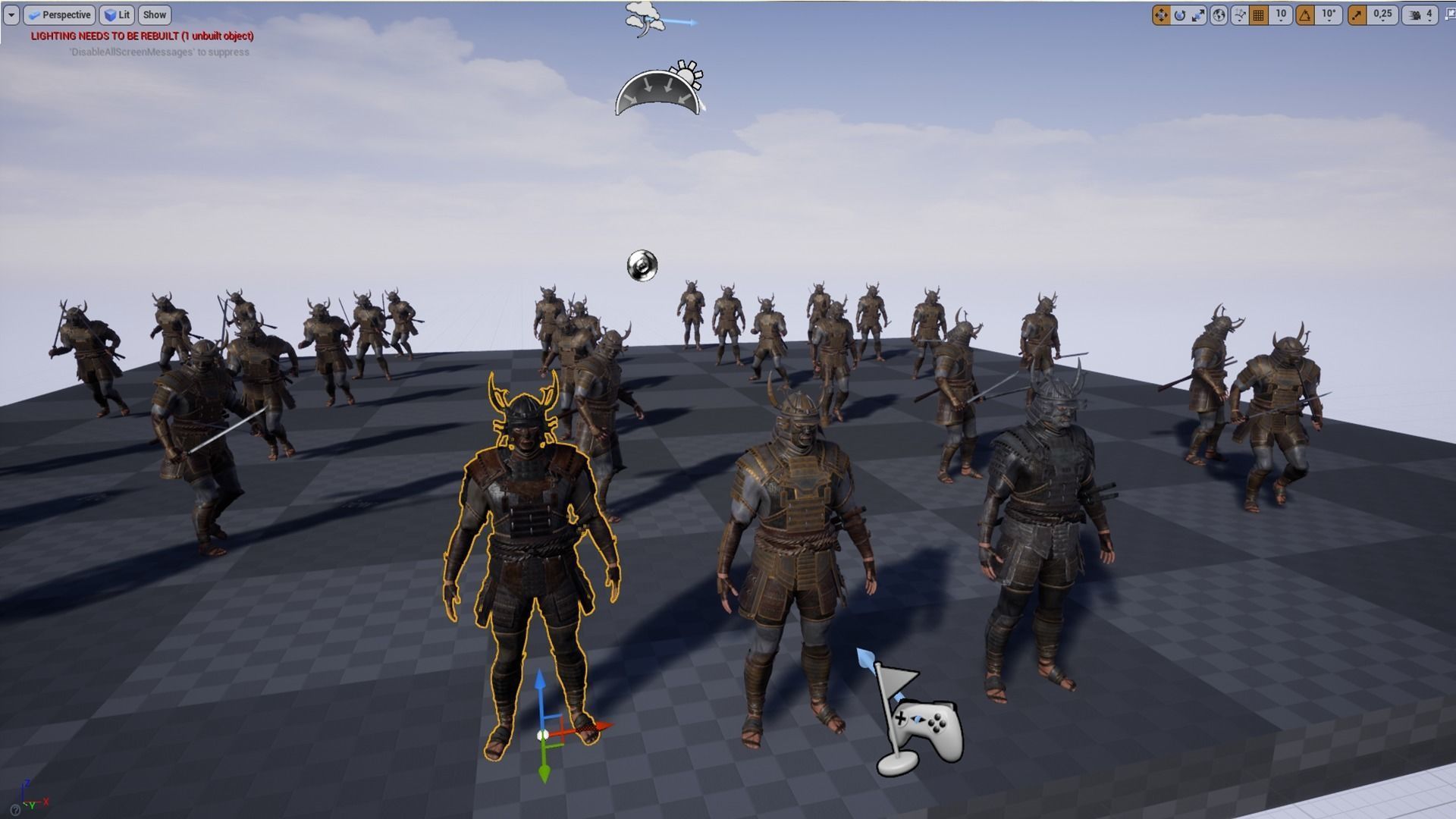The height and width of the screenshot is (819, 1456).
Task: Adjust the scale snap value 0,25
Action: [1381, 15]
